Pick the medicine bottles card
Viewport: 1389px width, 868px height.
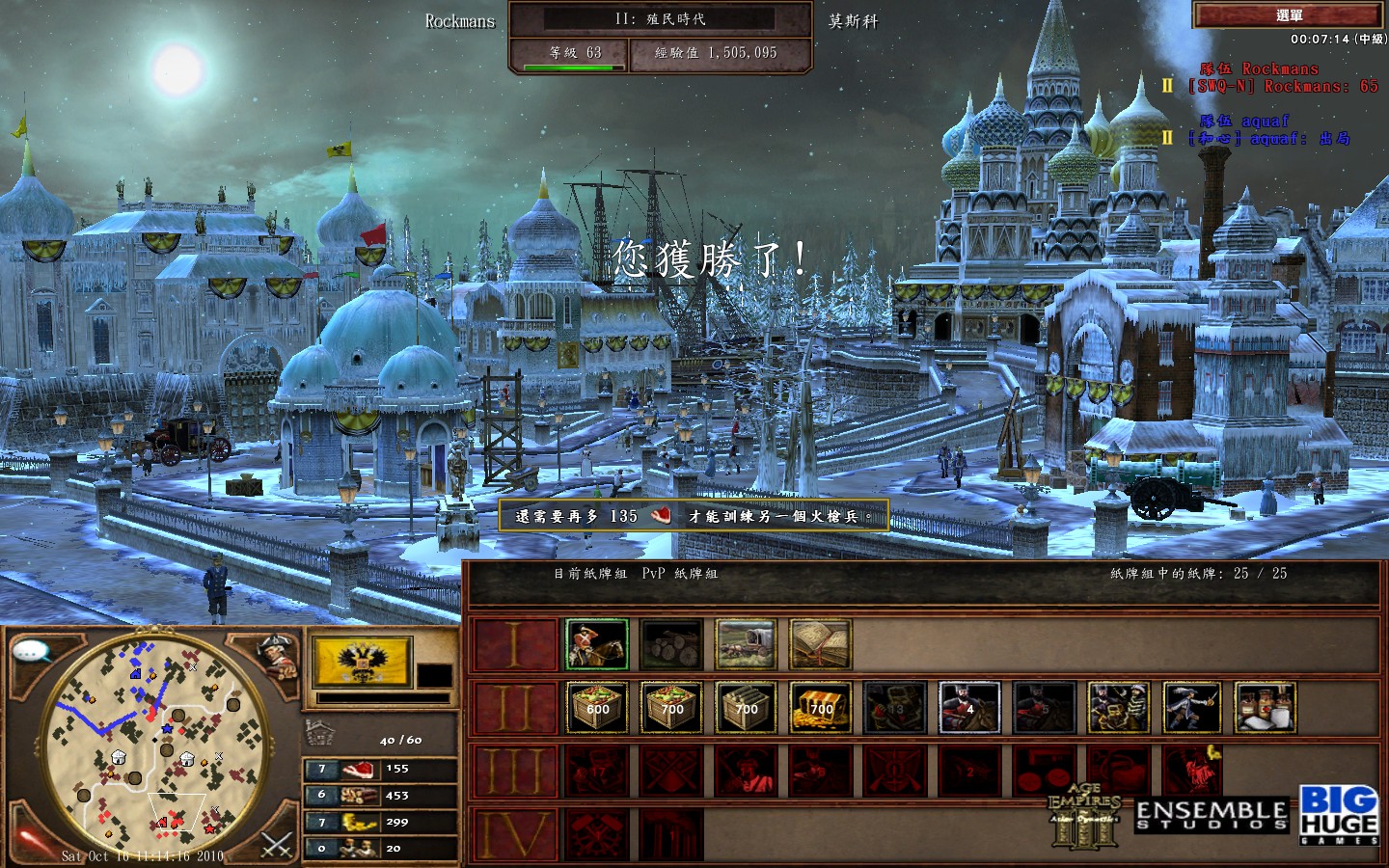tap(1266, 708)
